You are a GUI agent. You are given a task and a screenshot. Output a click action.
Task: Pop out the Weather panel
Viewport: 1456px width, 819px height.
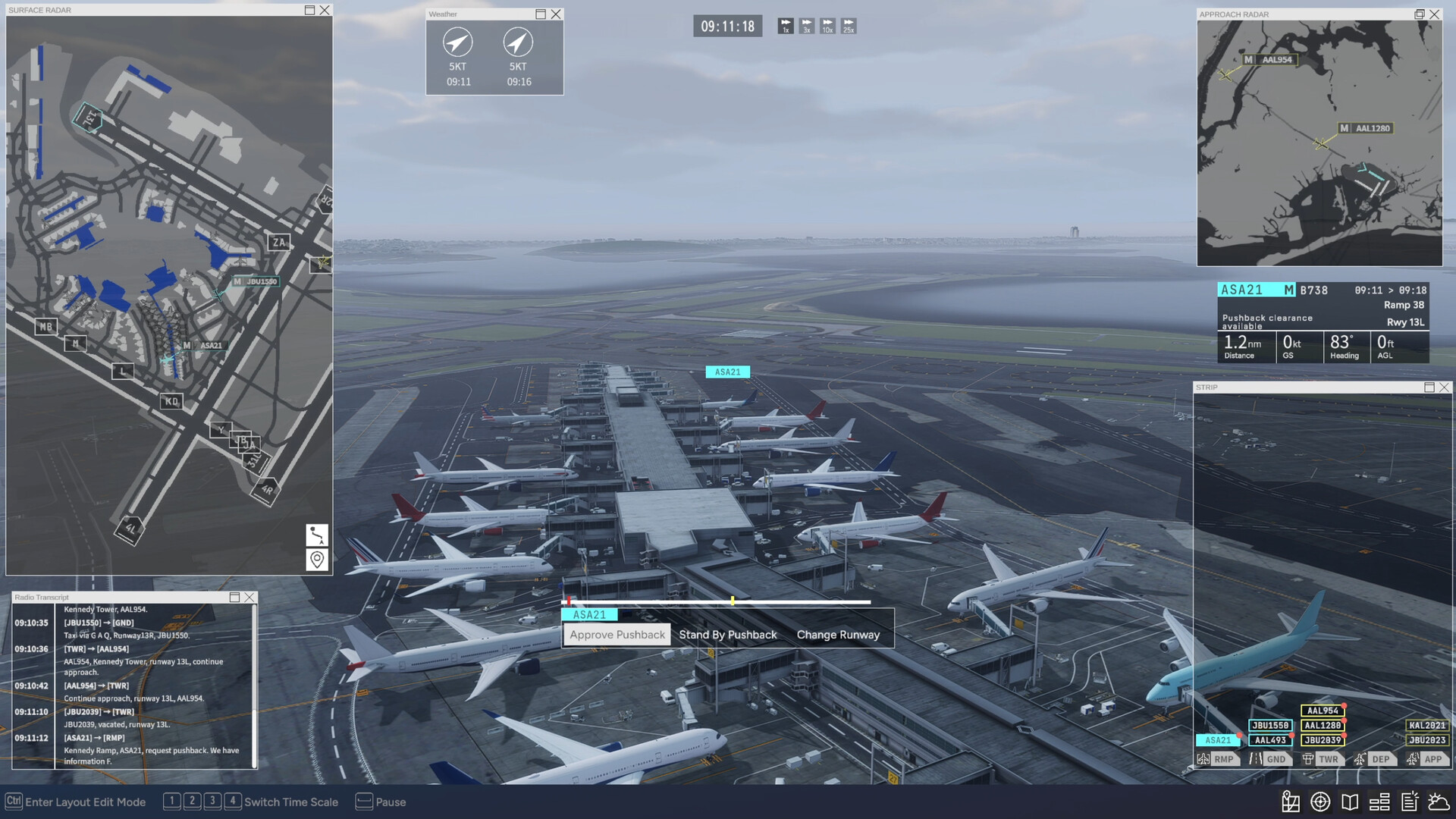[539, 14]
